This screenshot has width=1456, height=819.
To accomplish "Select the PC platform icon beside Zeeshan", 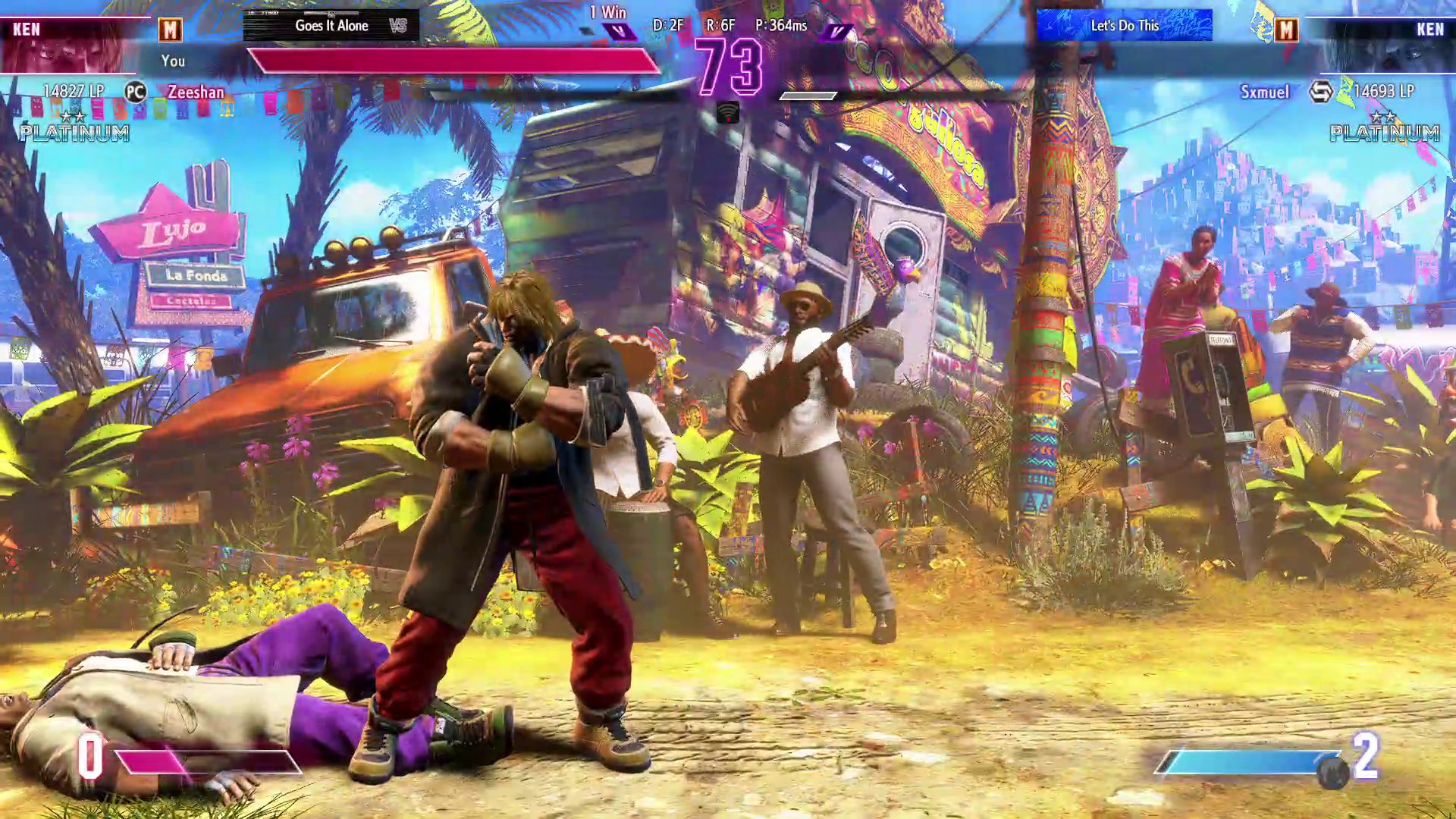I will [x=135, y=93].
